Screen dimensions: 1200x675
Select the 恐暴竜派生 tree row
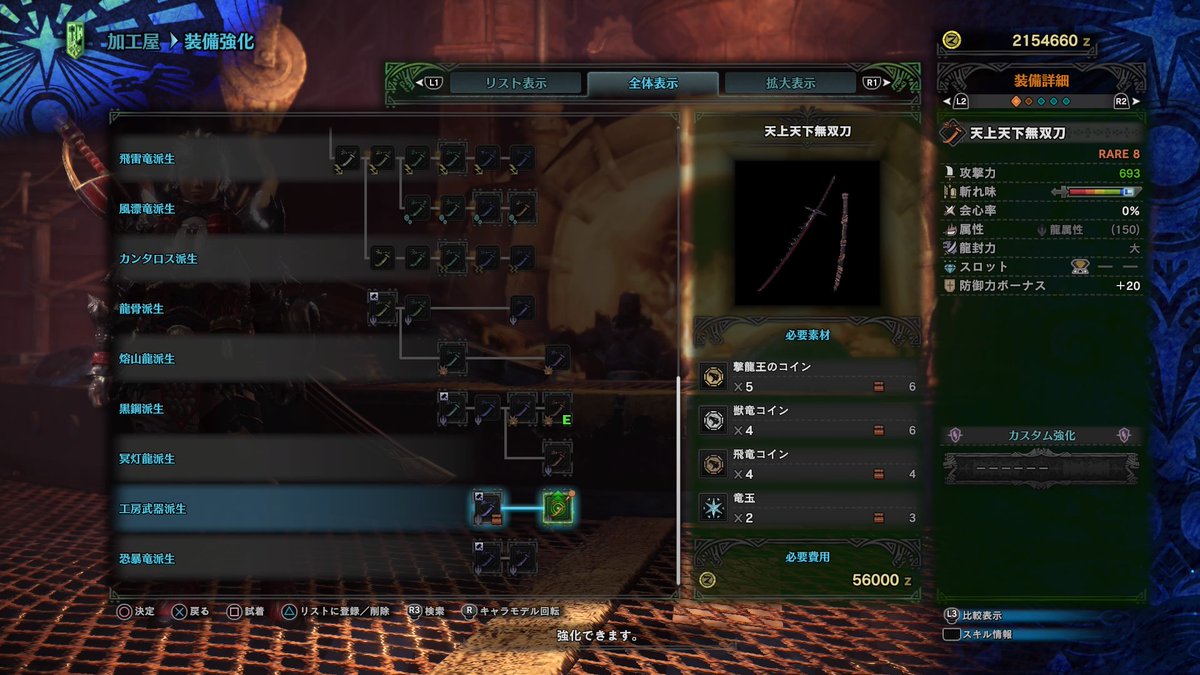pyautogui.click(x=147, y=559)
